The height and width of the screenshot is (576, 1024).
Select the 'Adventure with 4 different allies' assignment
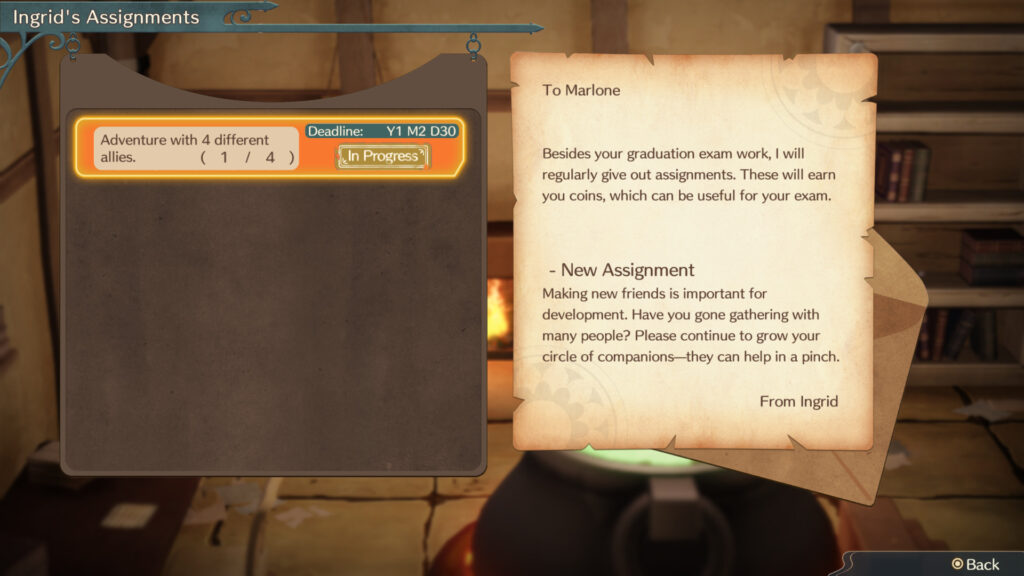[198, 148]
